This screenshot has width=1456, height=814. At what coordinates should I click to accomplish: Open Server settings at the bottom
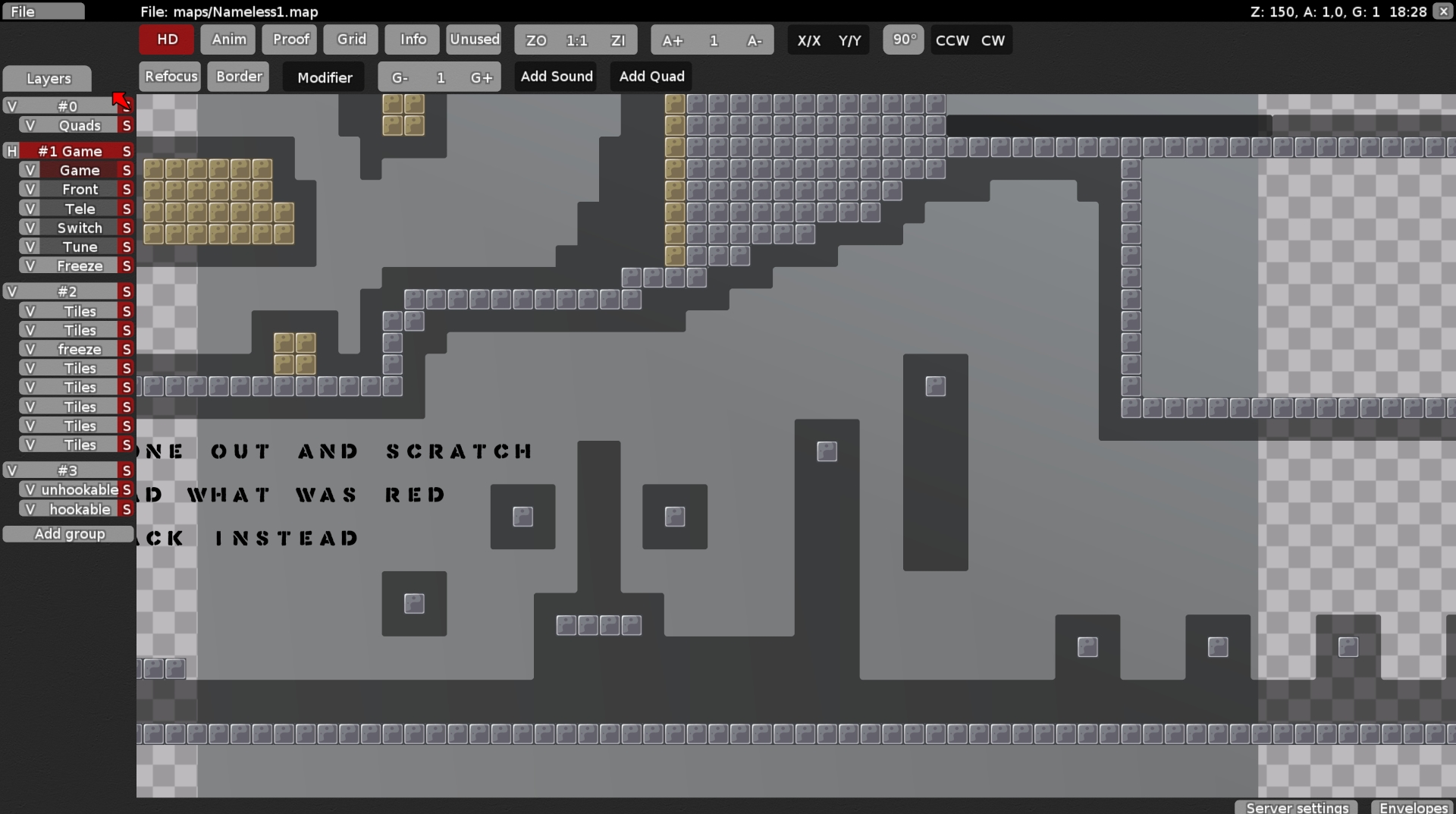[1295, 807]
